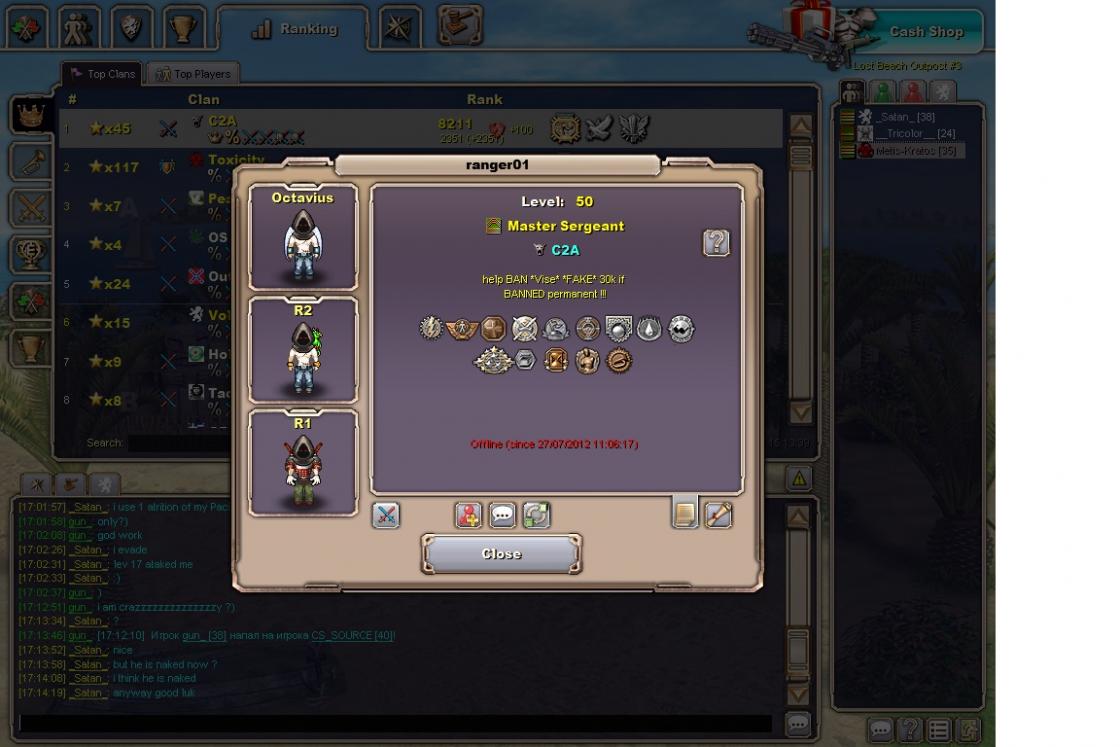Close the ranger01 profile window
Viewport: 1120px width, 747px height.
501,553
